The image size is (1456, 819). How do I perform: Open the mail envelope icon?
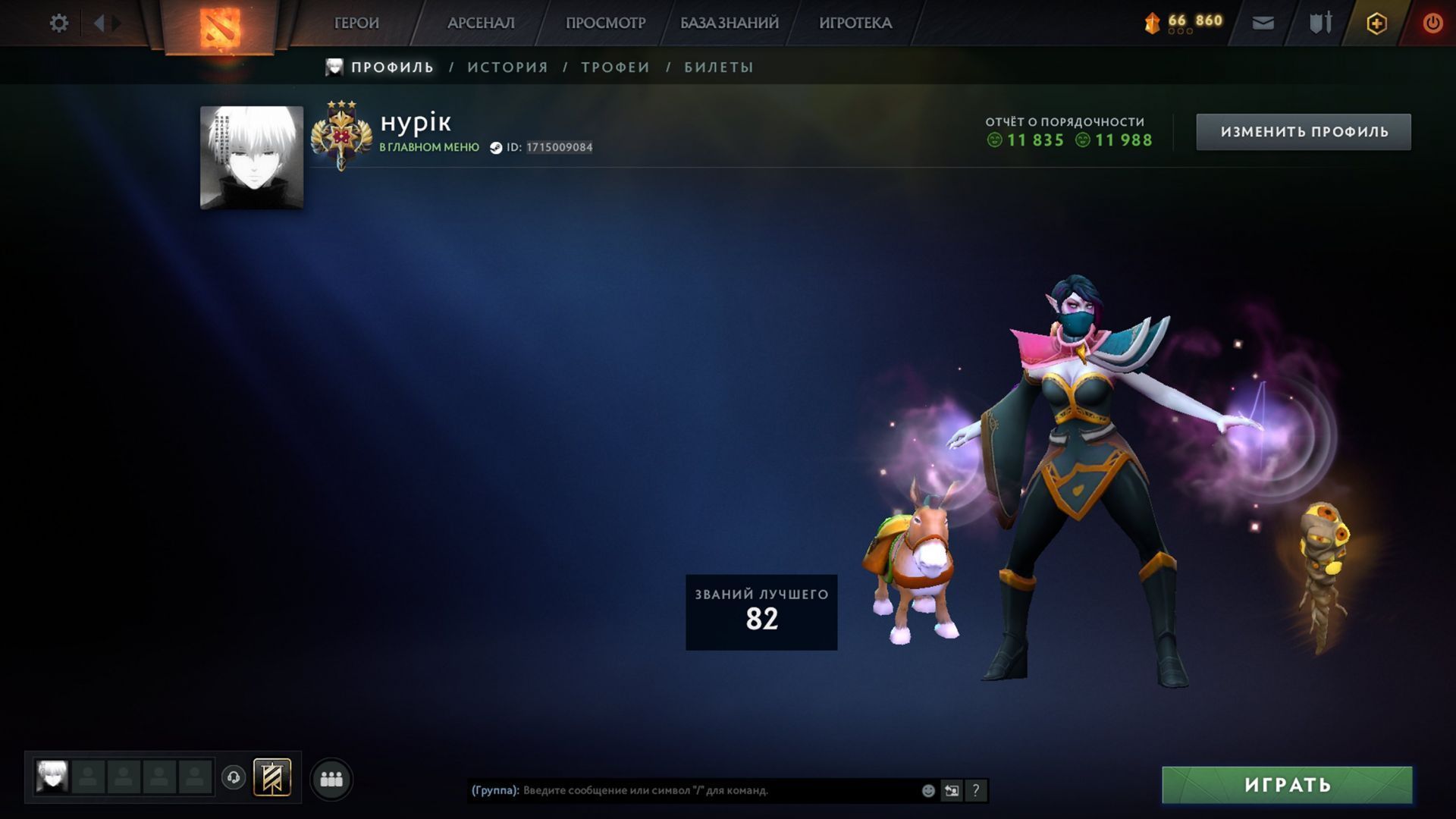coord(1263,24)
